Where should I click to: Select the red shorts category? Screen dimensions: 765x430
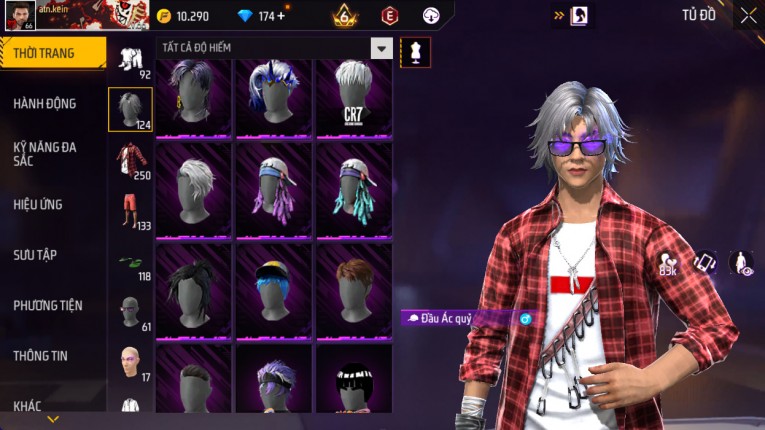click(x=130, y=211)
